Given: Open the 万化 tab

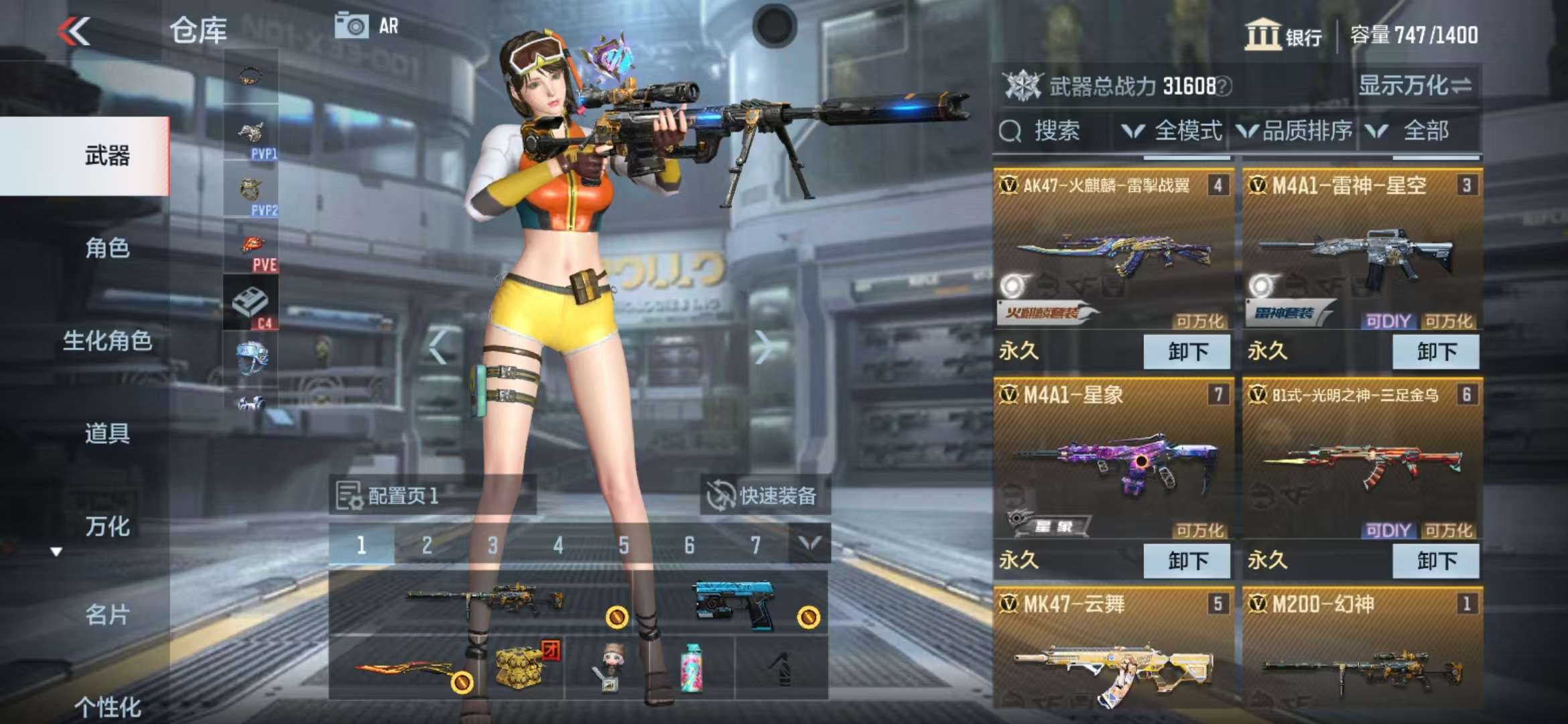Looking at the screenshot, I should 107,526.
